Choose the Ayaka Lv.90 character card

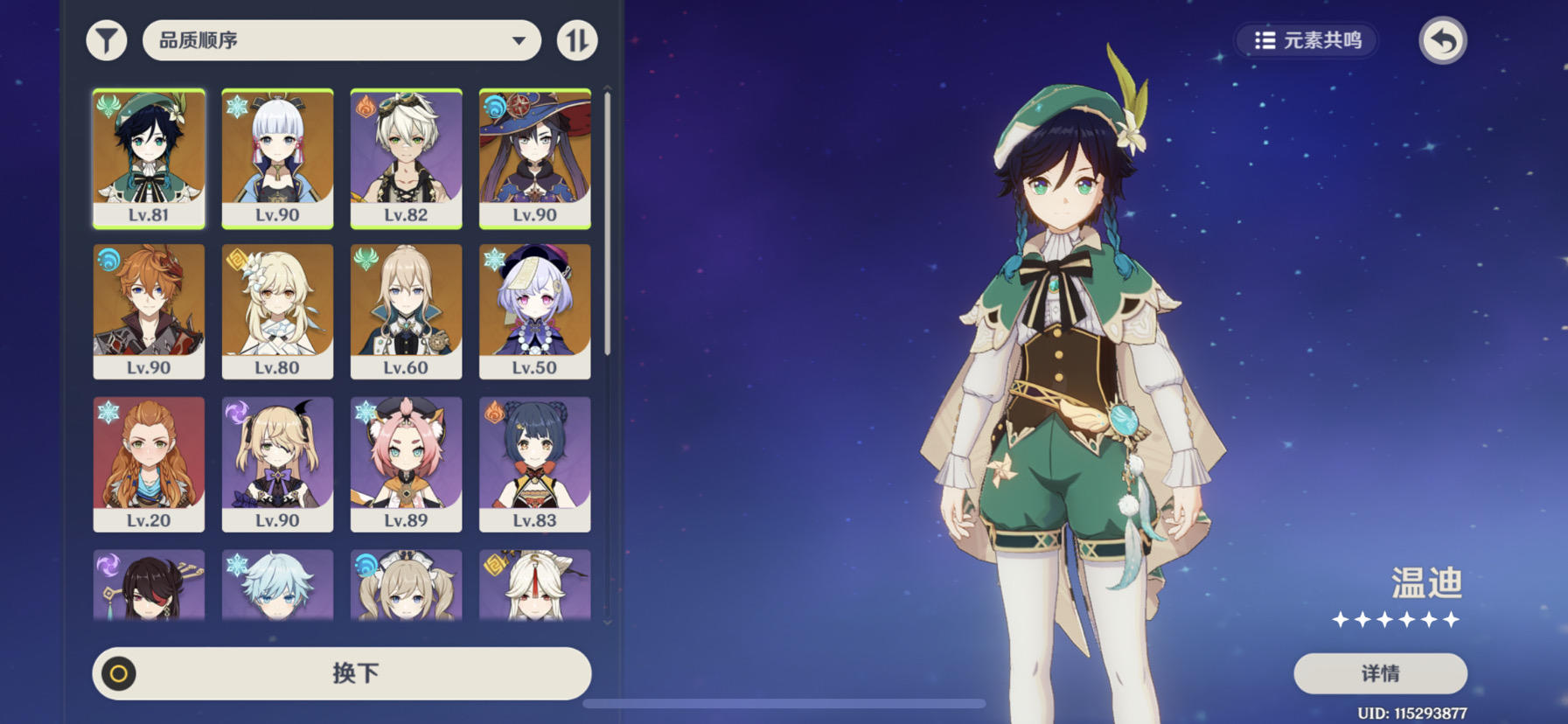(277, 158)
